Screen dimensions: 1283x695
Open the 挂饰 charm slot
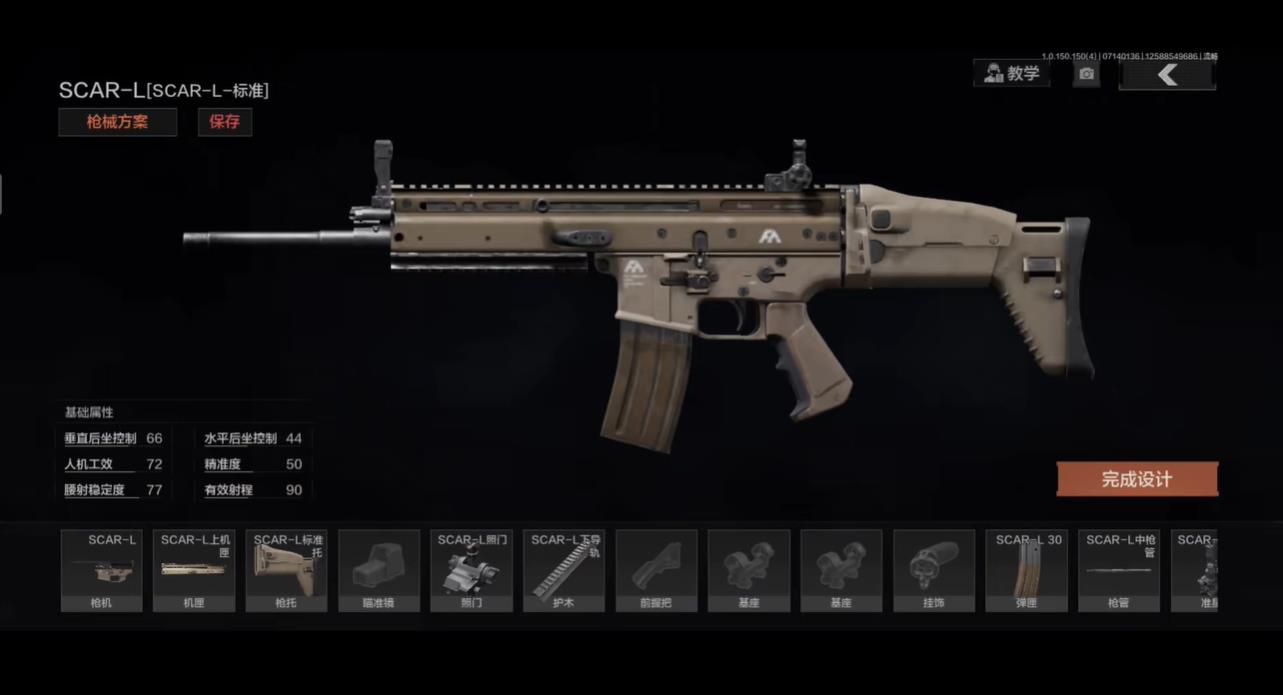[934, 570]
